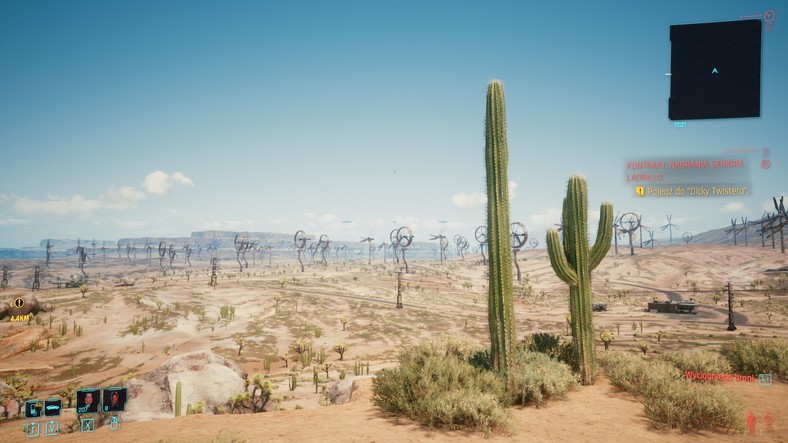The width and height of the screenshot is (788, 443).
Task: Open the tracked contract "Nagrania Seniora Ladrillo"
Action: (686, 170)
